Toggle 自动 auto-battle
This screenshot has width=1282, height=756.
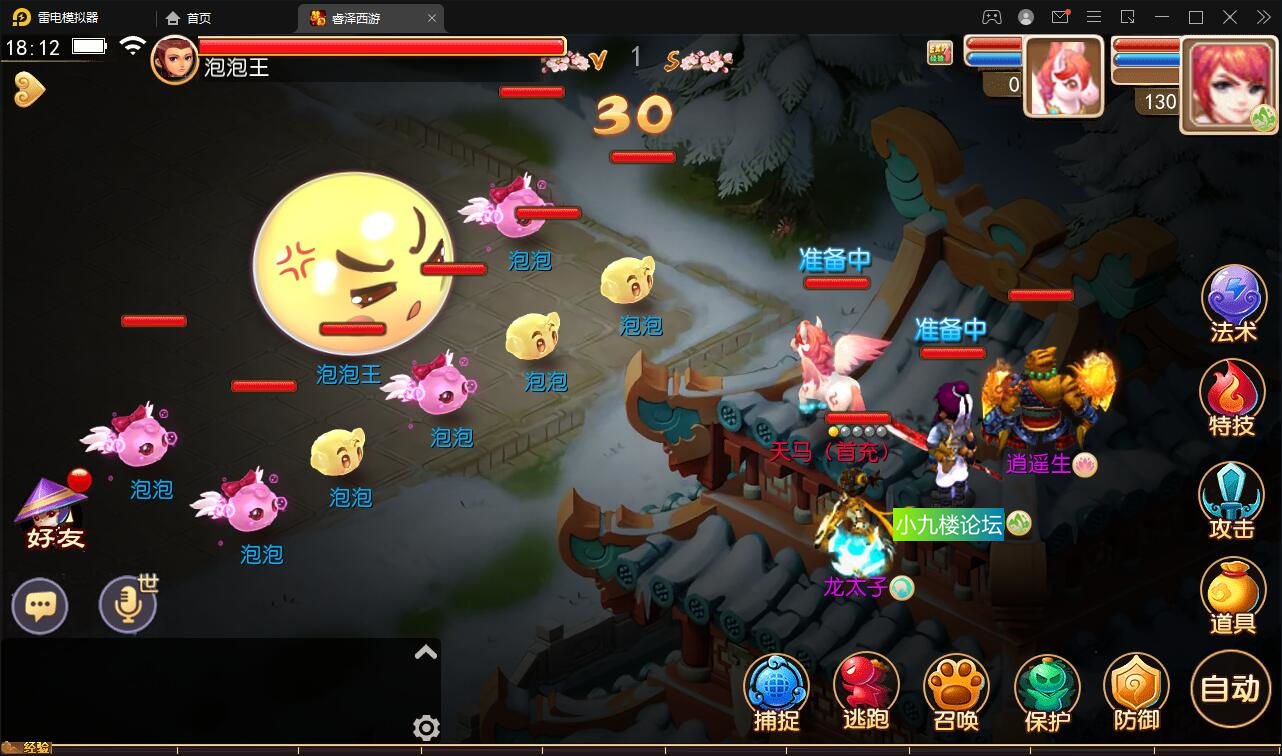(x=1230, y=689)
